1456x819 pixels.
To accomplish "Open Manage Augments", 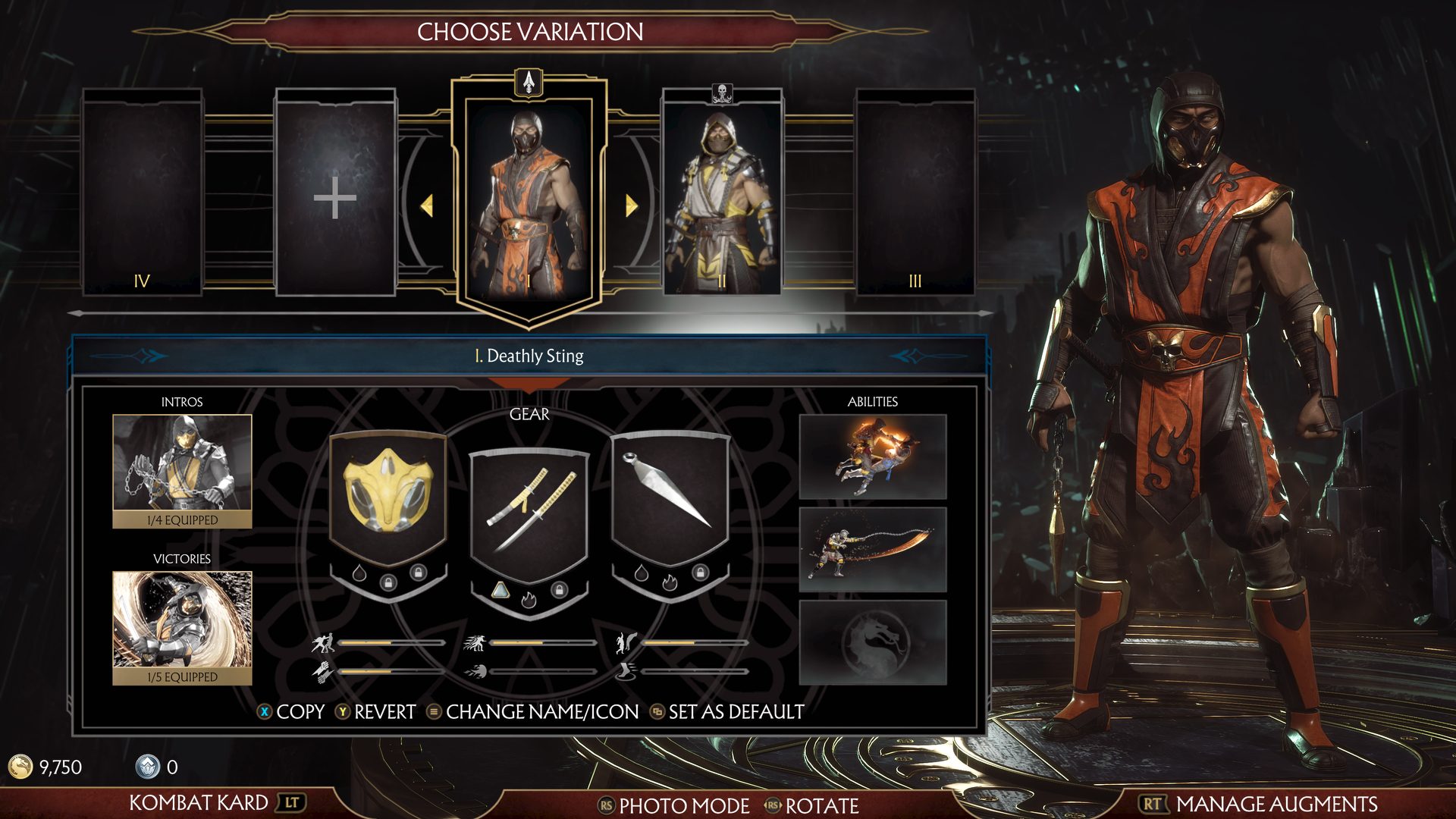I will tap(1259, 804).
